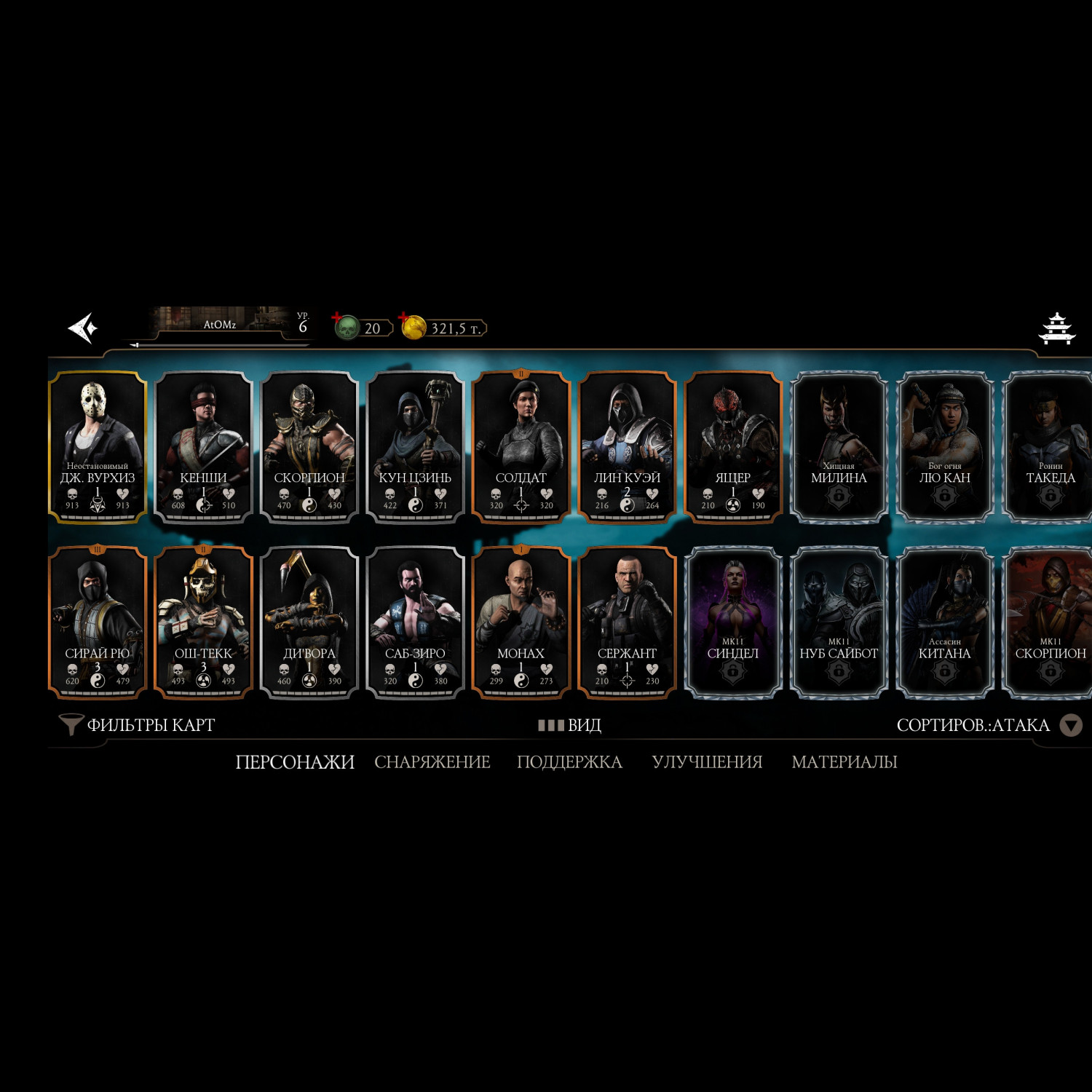
Task: Toggle the Вид view mode
Action: [x=570, y=725]
